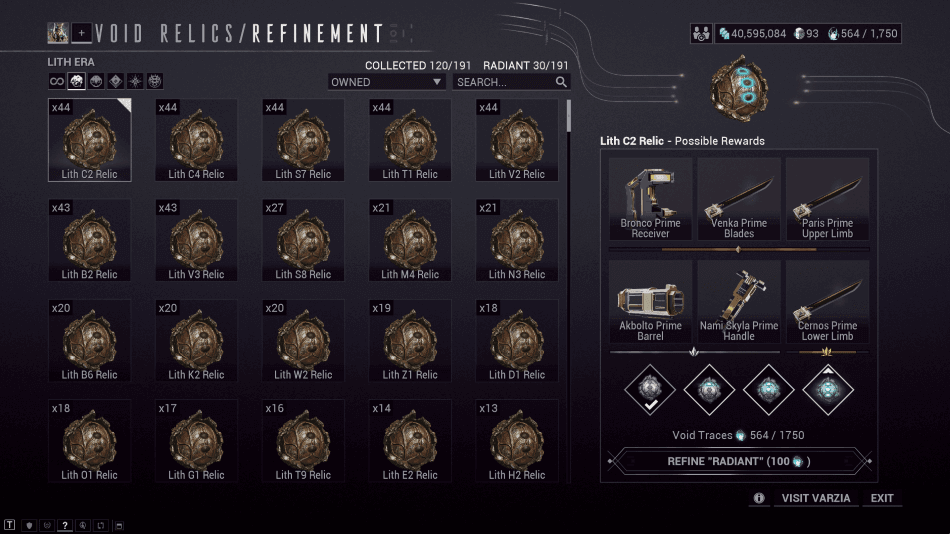Select the Lith V2 Relic
The height and width of the screenshot is (534, 950).
pyautogui.click(x=517, y=140)
